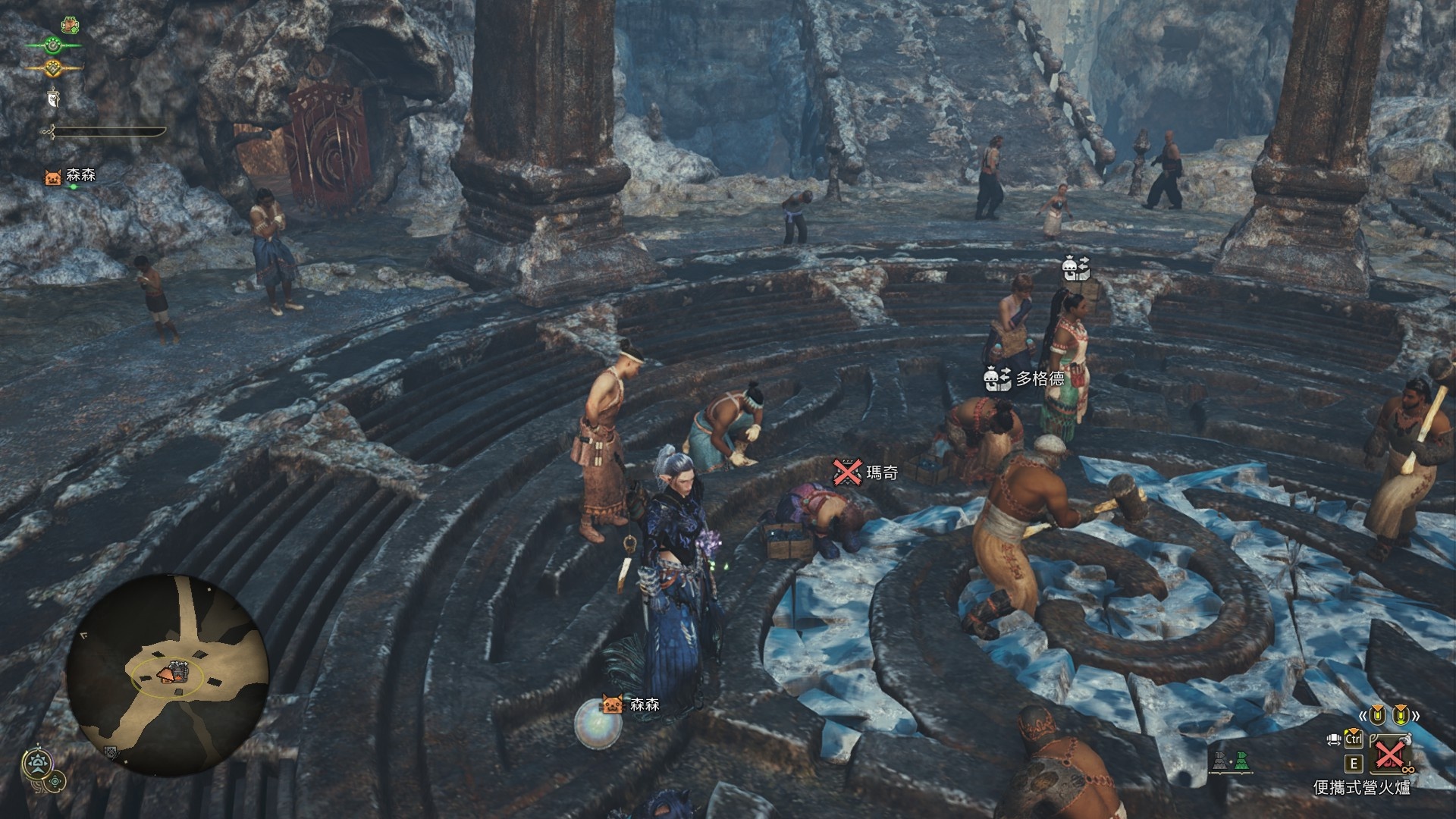Select the white banner status icon

pyautogui.click(x=53, y=97)
